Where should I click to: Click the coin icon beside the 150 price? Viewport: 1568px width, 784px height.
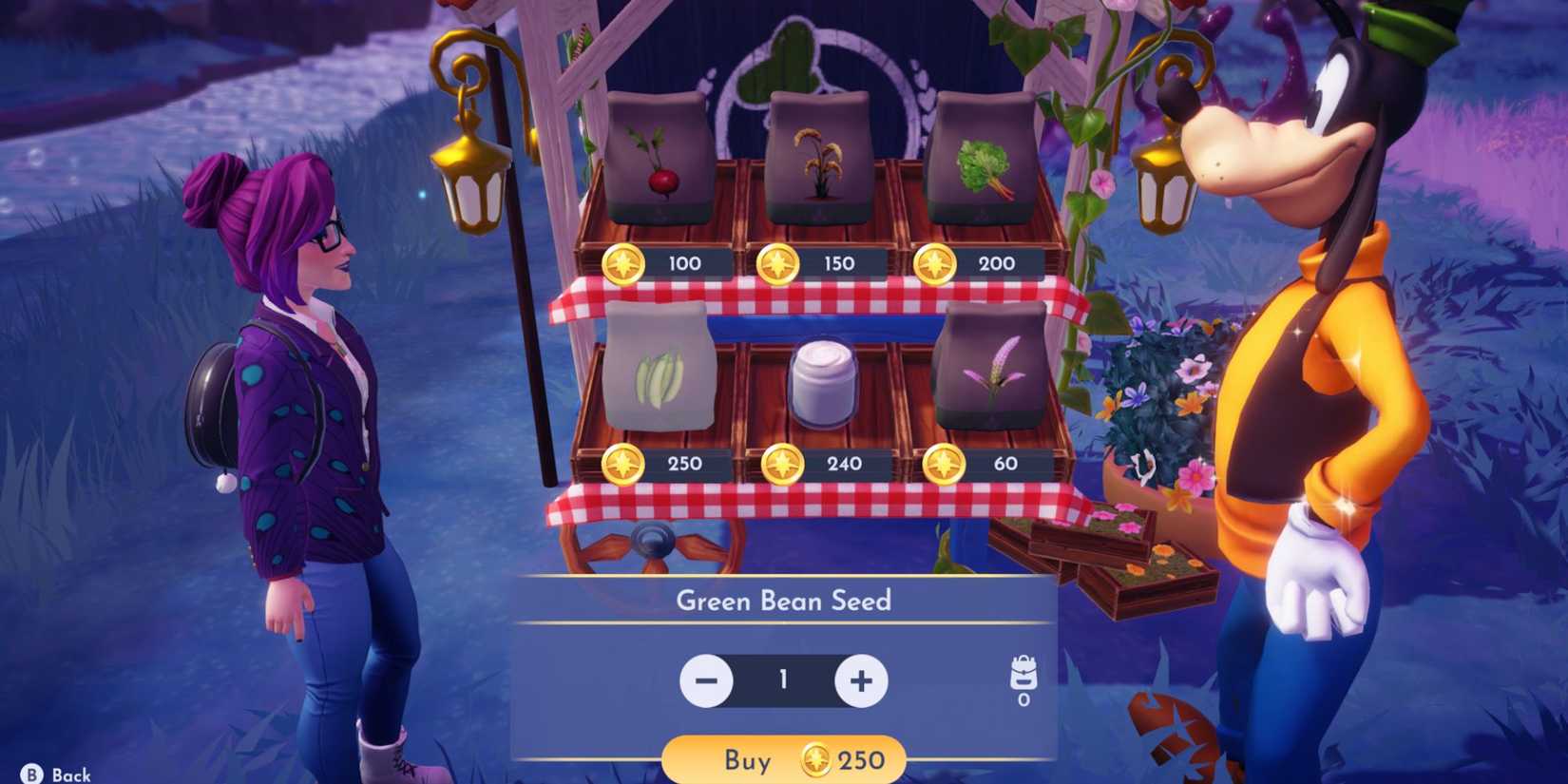784,263
